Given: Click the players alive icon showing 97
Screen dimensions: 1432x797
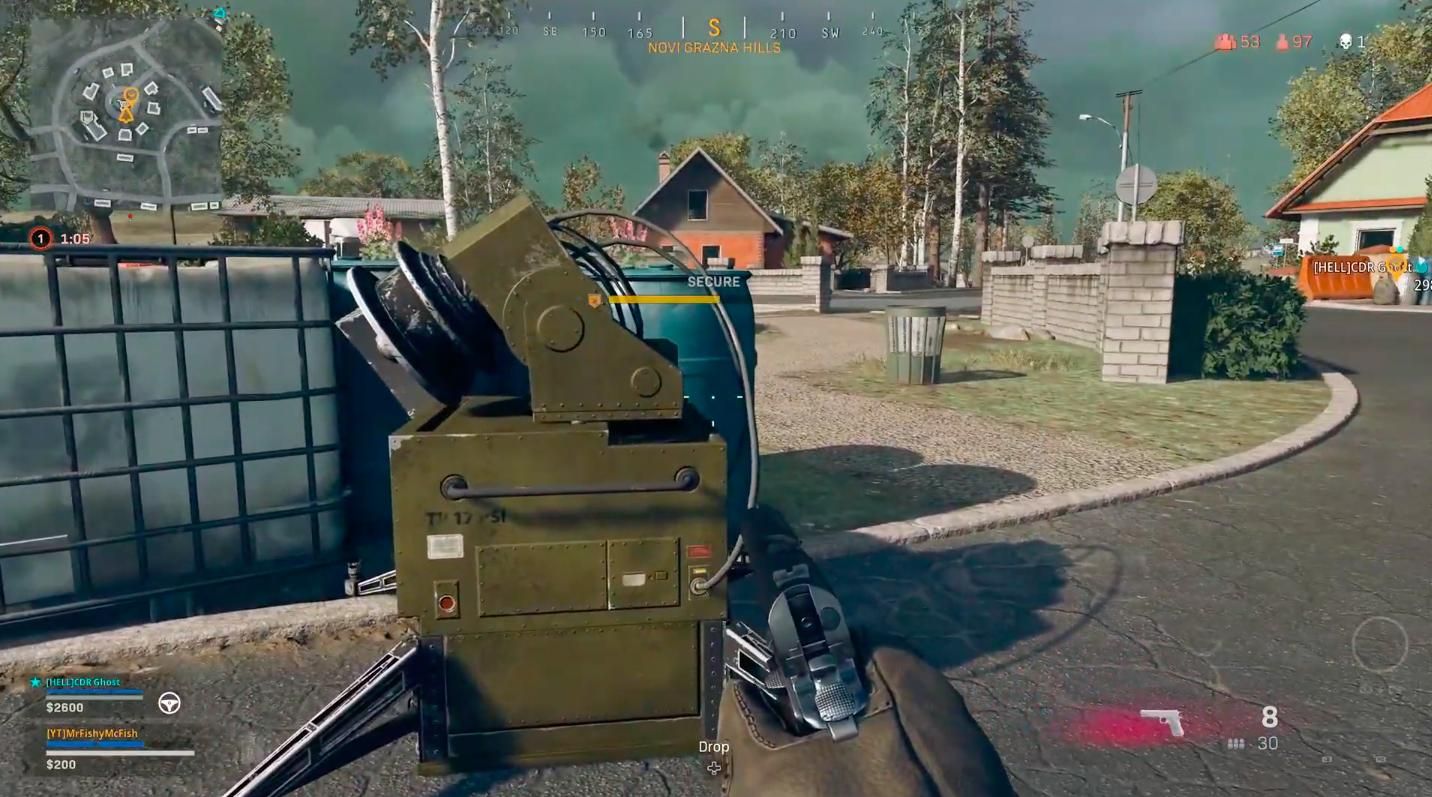Looking at the screenshot, I should click(x=1283, y=42).
